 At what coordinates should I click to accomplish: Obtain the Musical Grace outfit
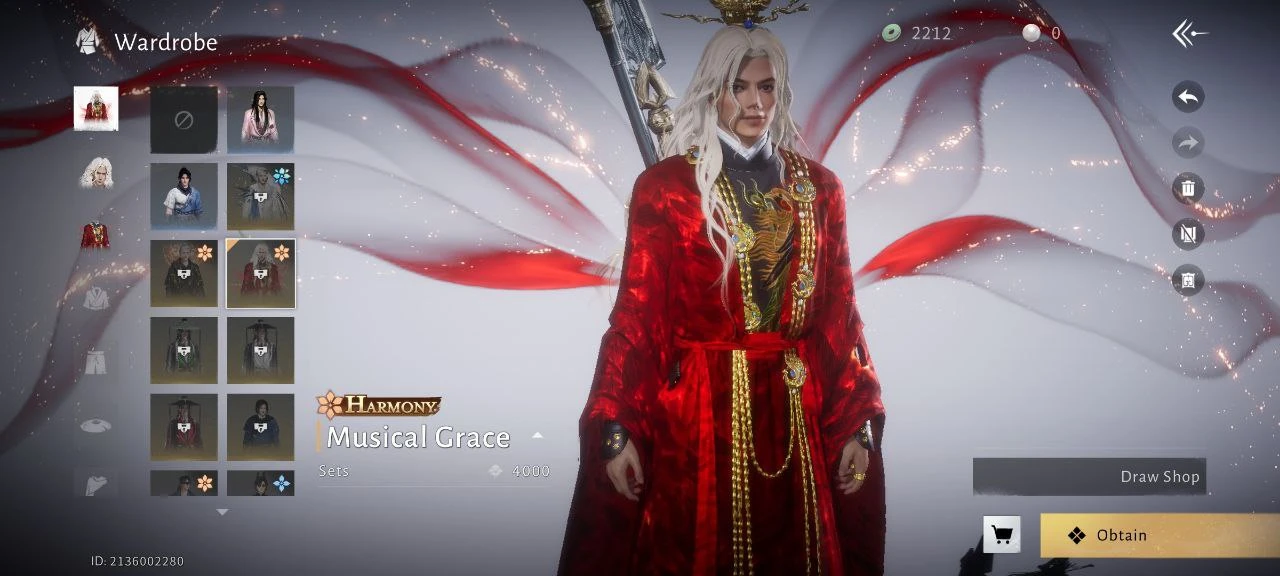click(1158, 535)
